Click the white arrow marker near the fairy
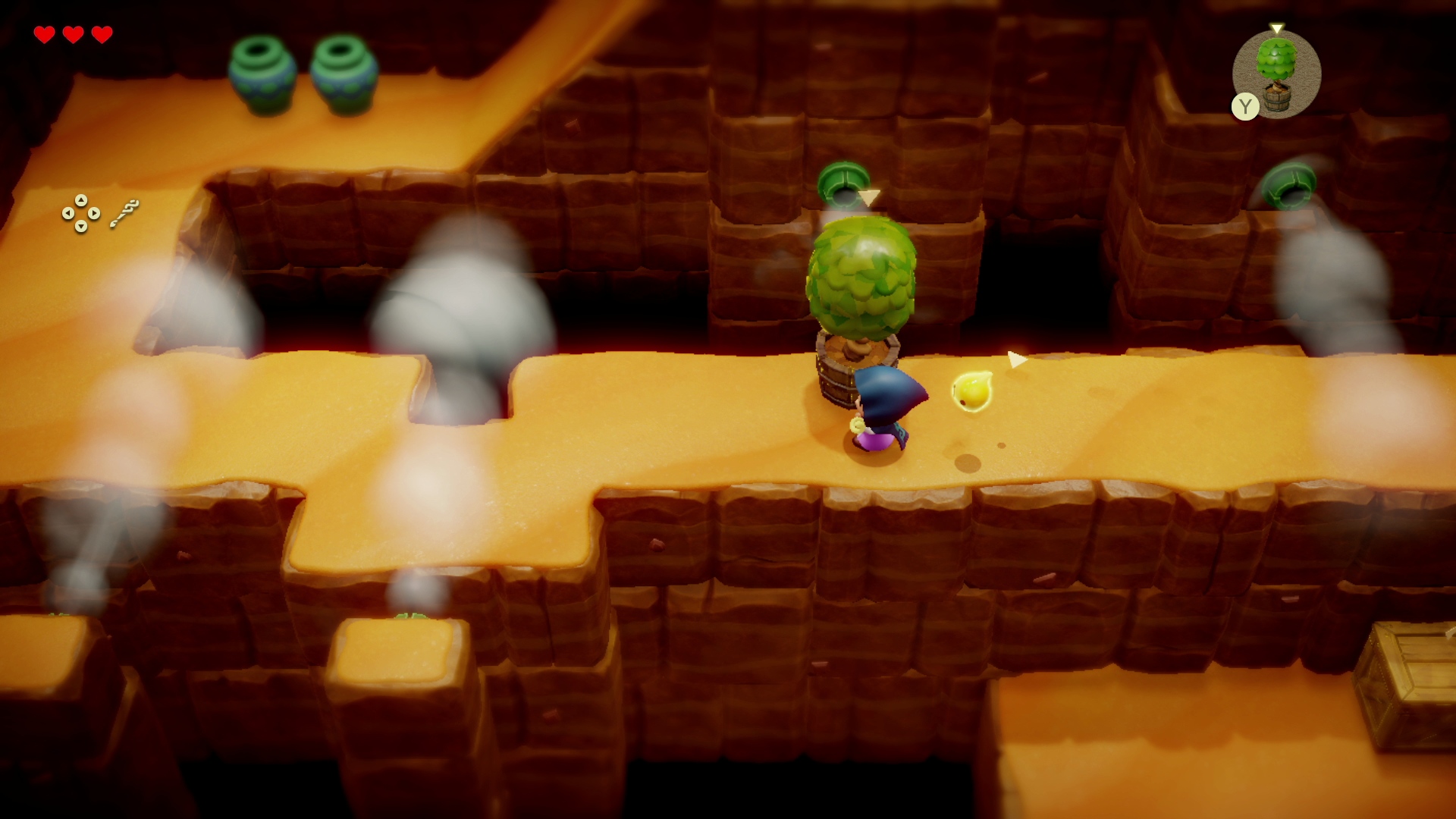1456x819 pixels. click(x=1017, y=357)
